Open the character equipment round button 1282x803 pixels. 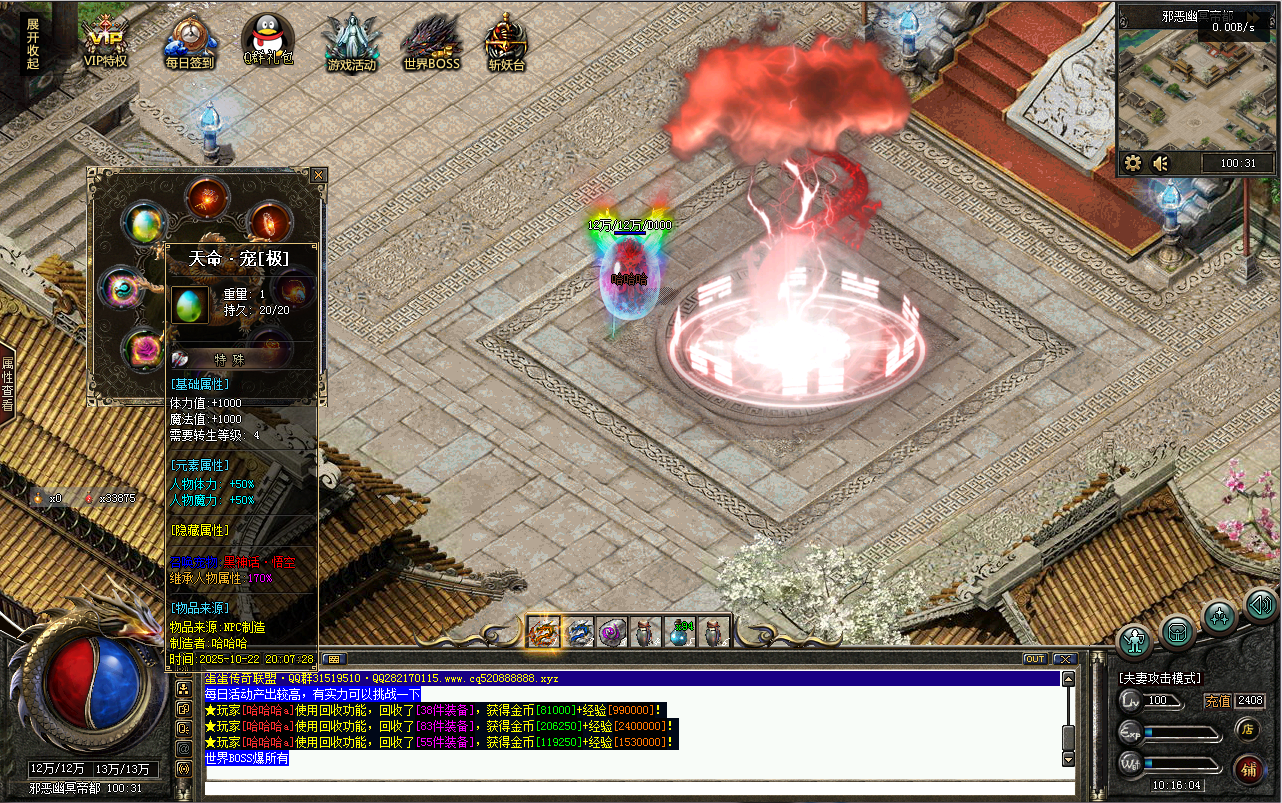point(1134,638)
